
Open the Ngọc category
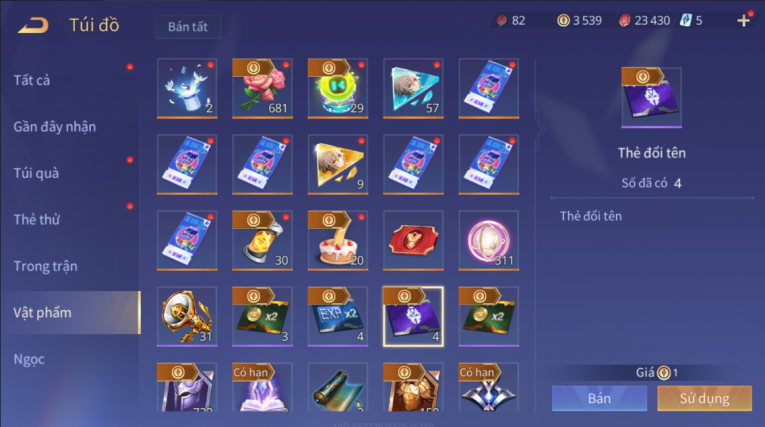(29, 359)
